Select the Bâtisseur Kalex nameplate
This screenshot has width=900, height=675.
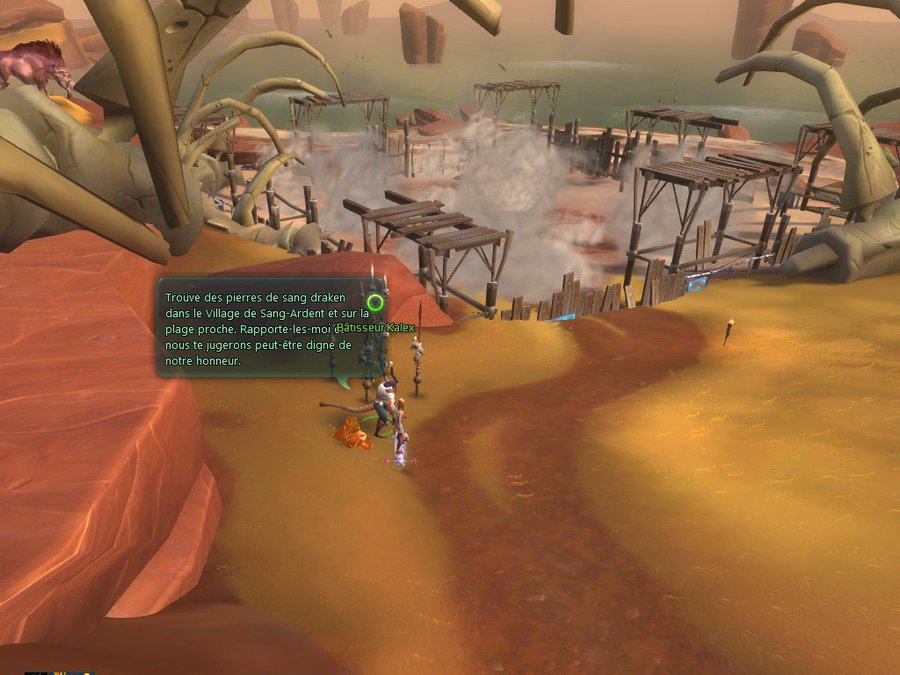point(377,328)
